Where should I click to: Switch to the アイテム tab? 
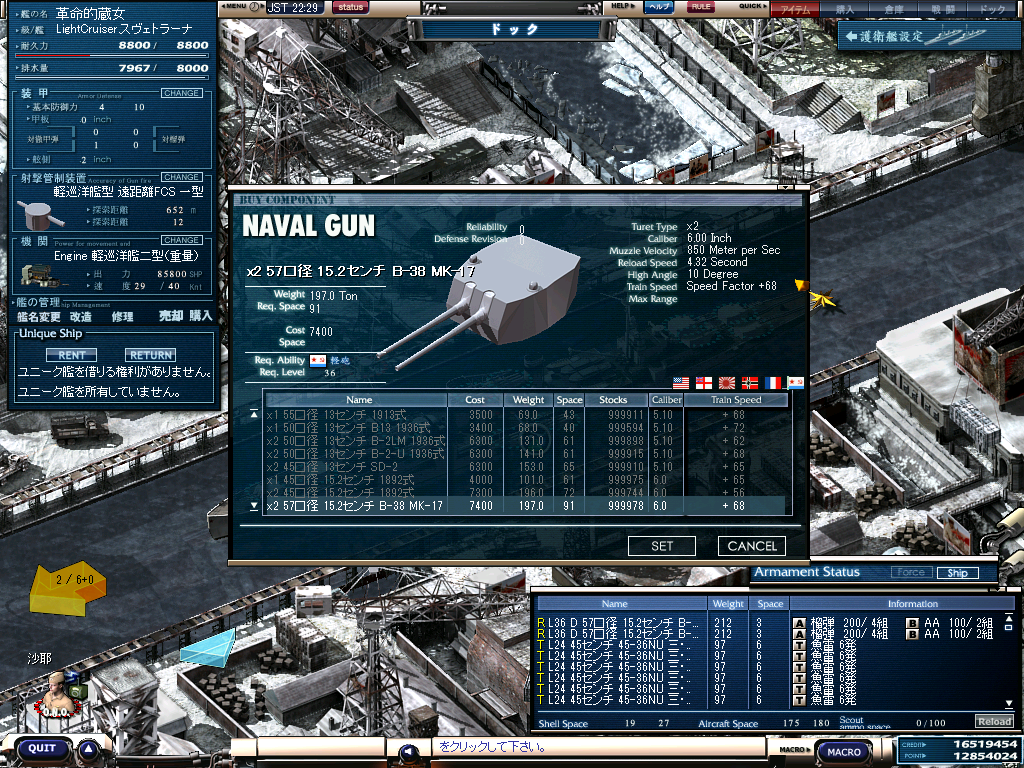coord(795,9)
